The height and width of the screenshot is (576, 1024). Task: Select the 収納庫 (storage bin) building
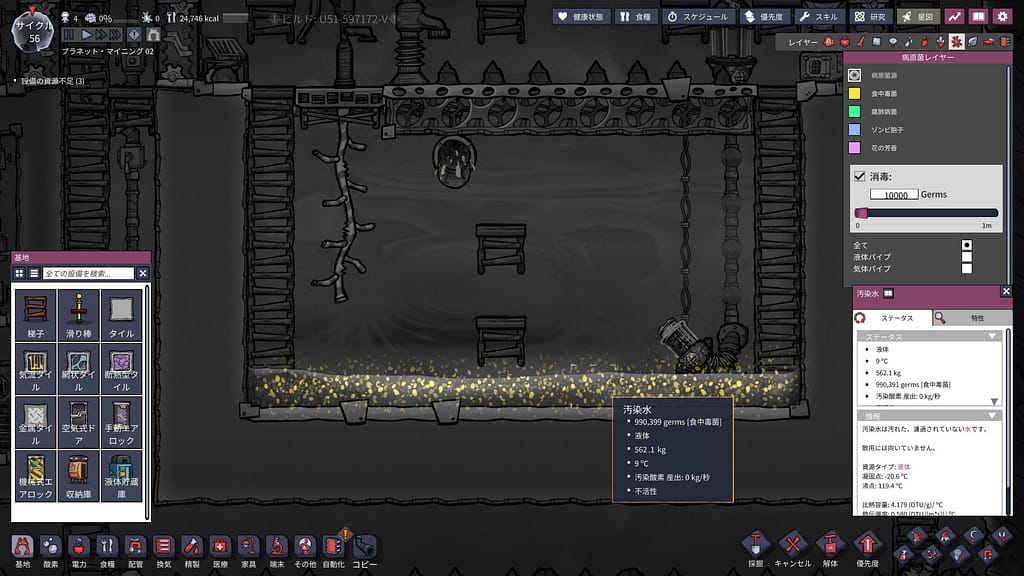79,474
